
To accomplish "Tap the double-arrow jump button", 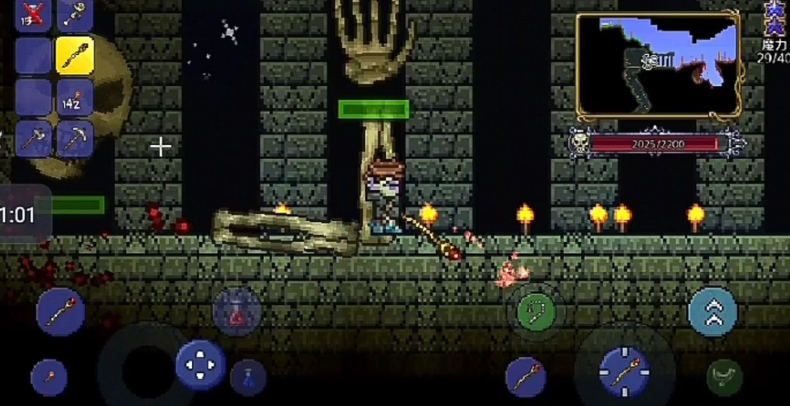I will 713,312.
